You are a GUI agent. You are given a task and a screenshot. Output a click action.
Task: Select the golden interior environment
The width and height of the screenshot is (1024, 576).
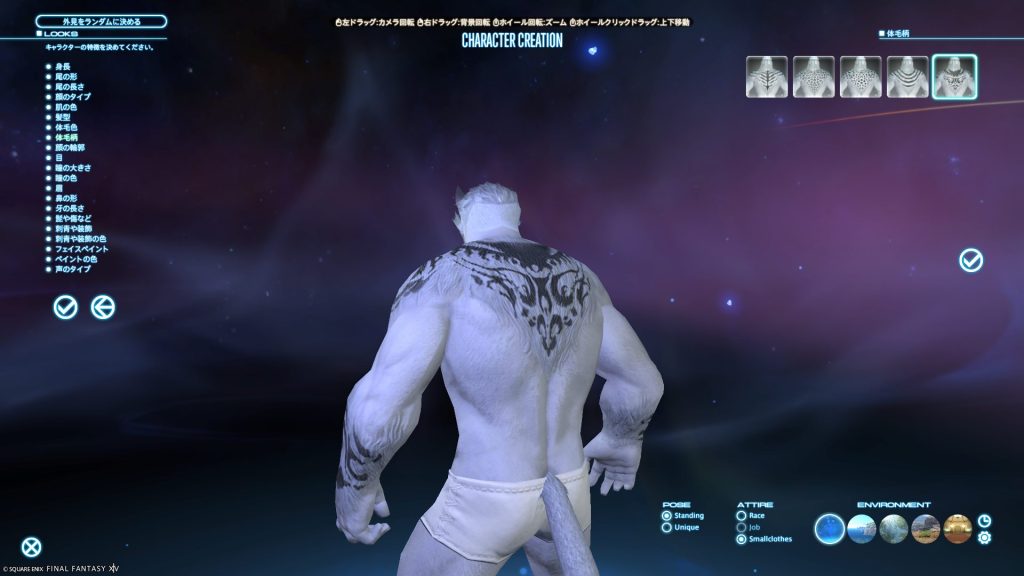[x=957, y=528]
